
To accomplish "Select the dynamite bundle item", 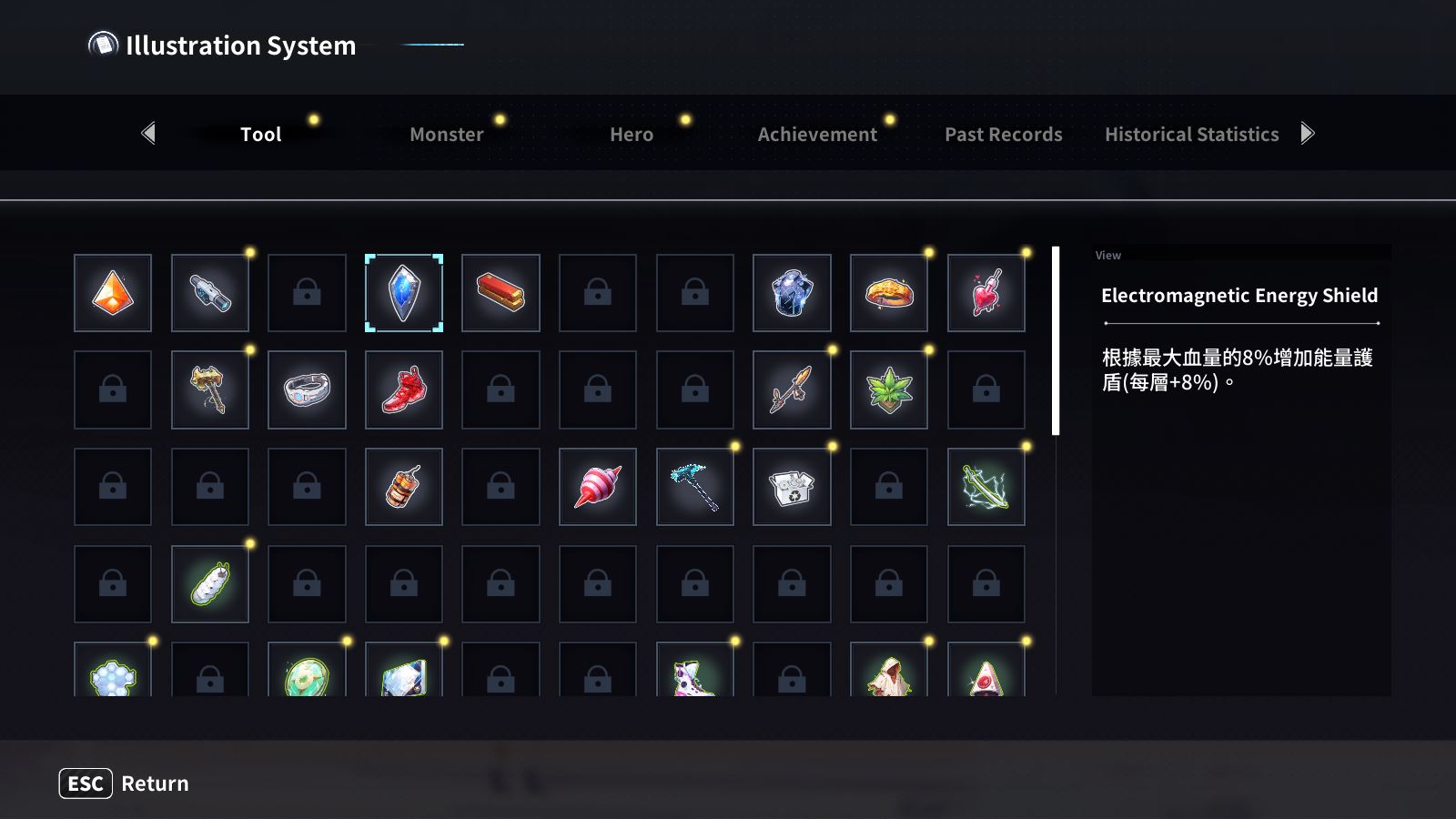I will (404, 487).
